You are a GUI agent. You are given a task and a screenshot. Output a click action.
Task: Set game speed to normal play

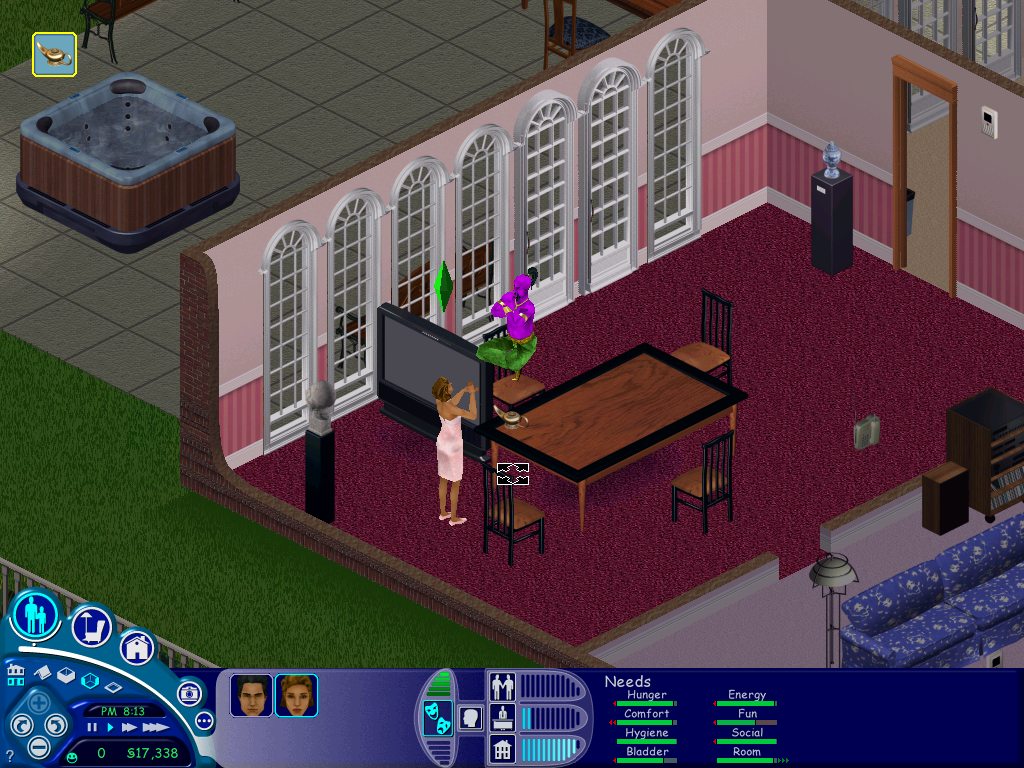111,727
